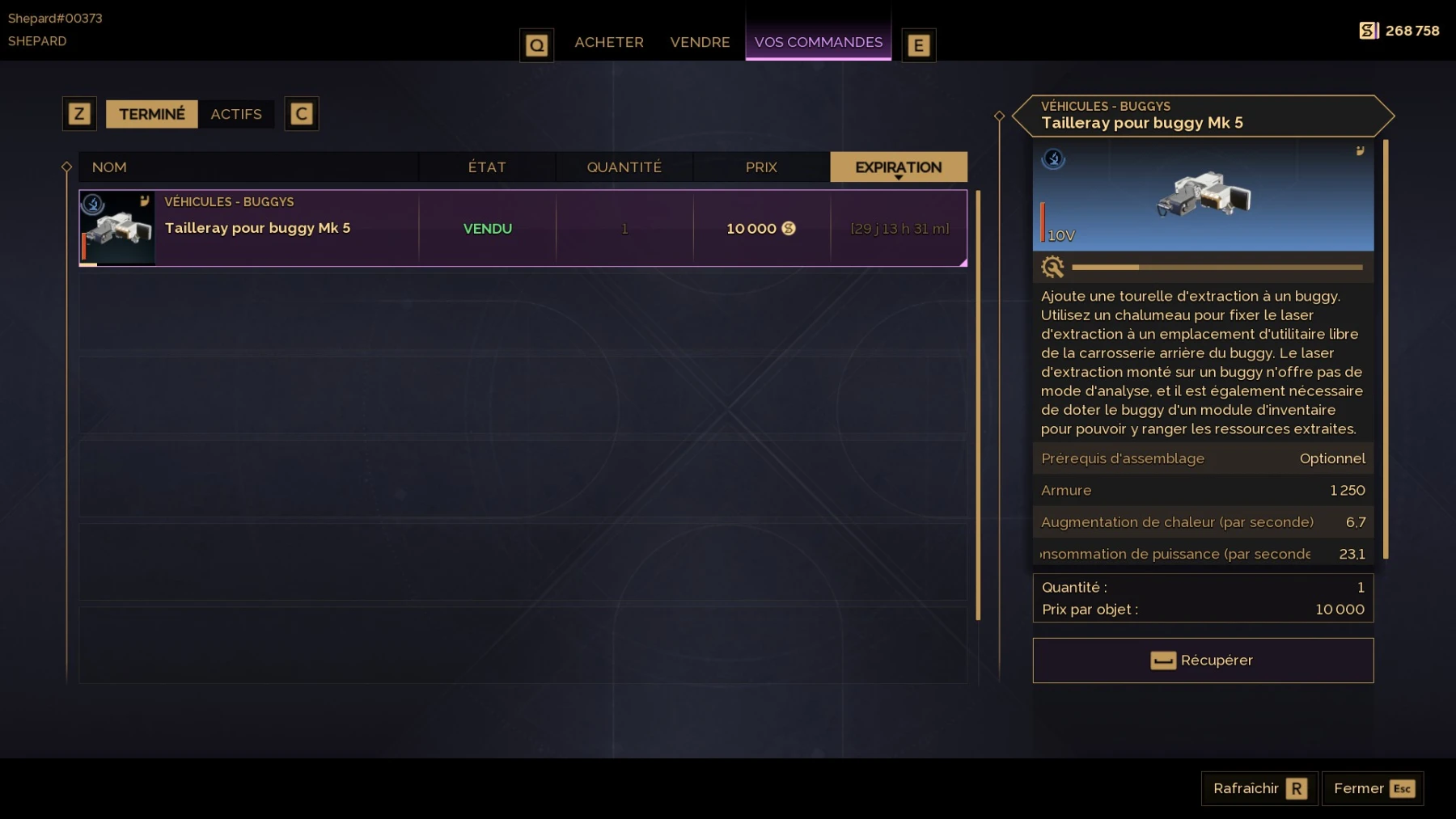The width and height of the screenshot is (1456, 819).
Task: Close the market with Fermer
Action: tap(1373, 788)
